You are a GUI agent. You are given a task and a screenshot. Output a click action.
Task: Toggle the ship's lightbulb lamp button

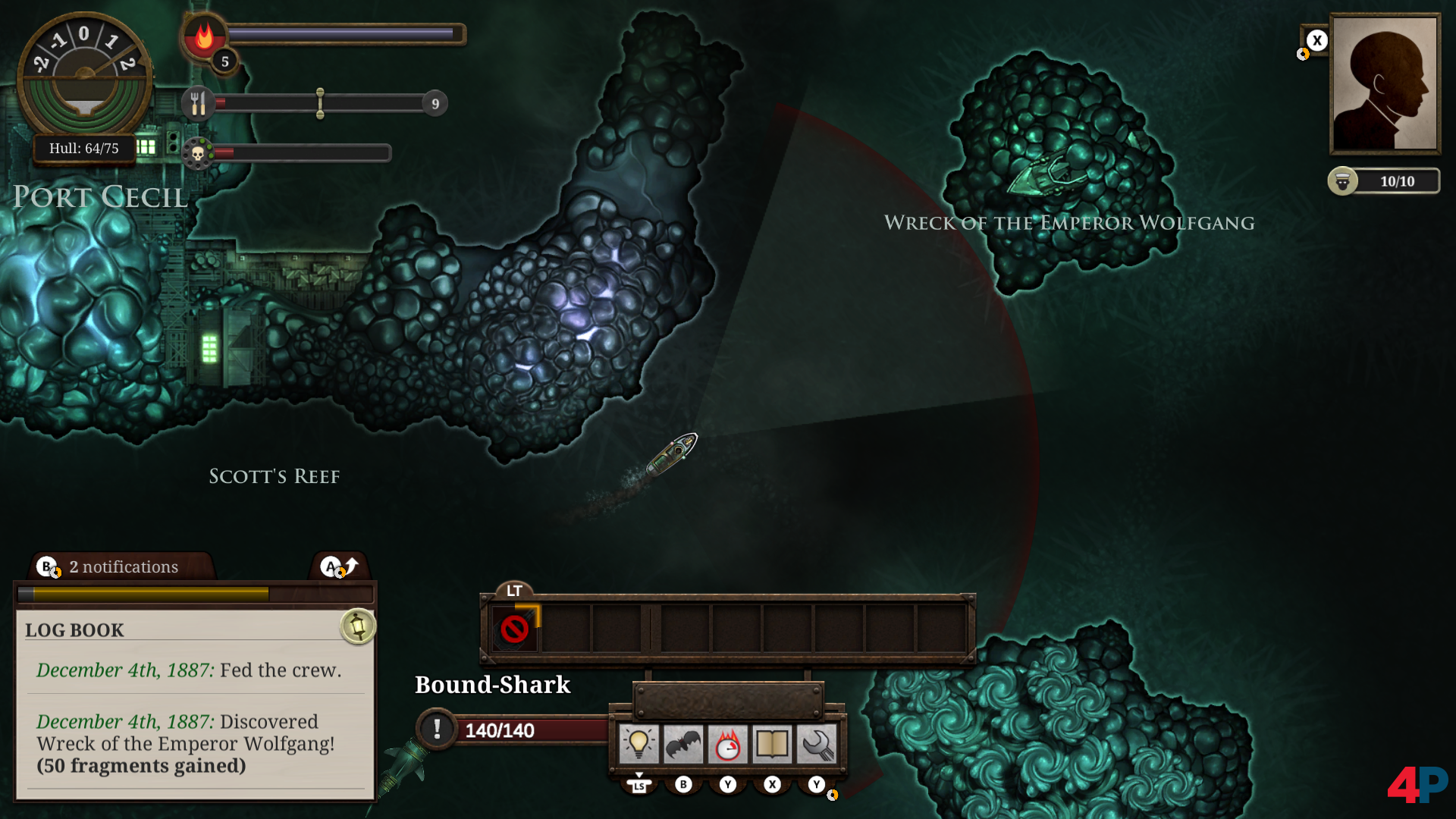[639, 744]
